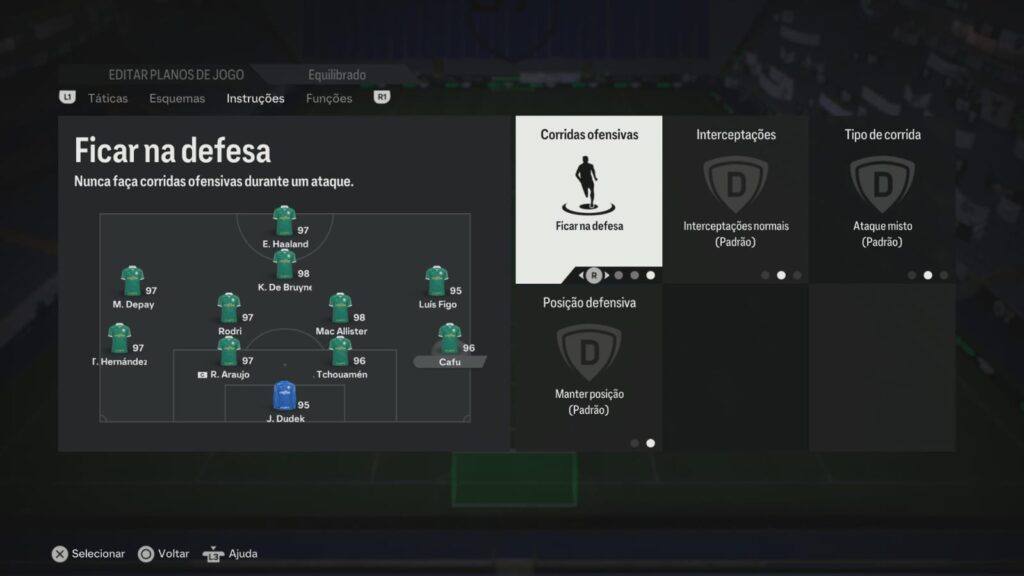Choose Luís Figo on the formation

tap(436, 281)
